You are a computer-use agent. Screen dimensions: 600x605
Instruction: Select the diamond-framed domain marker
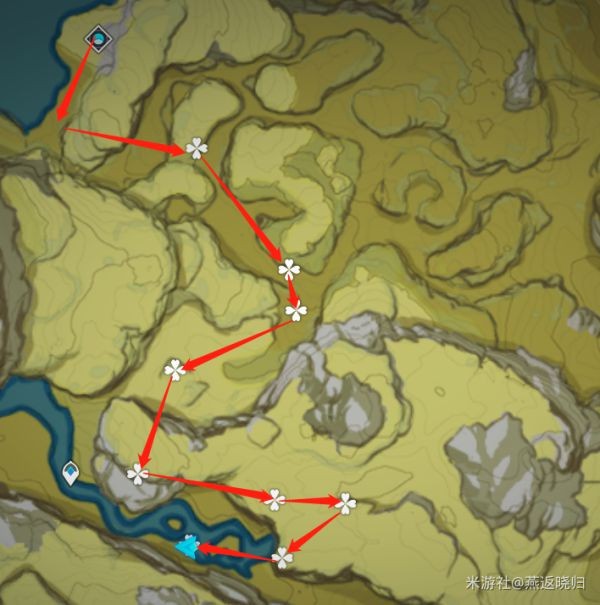[x=99, y=39]
